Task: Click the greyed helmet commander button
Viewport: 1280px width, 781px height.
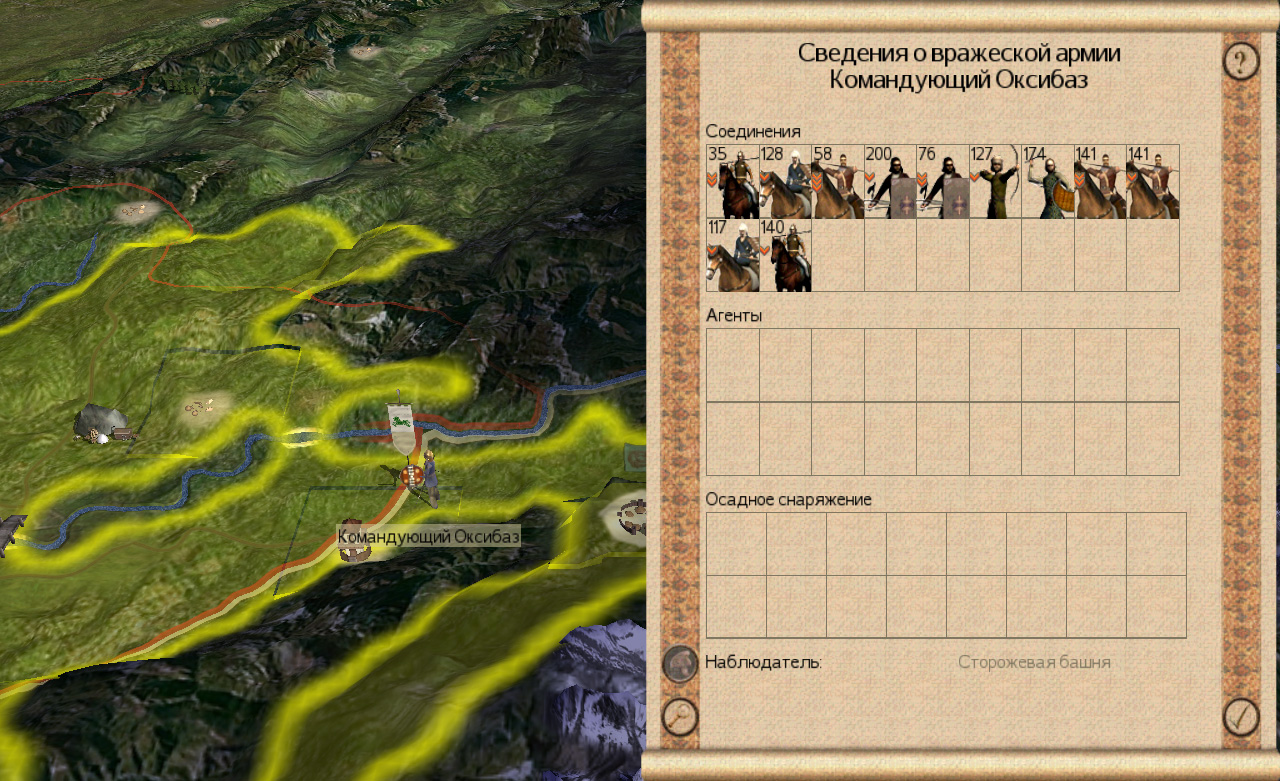Action: 680,663
